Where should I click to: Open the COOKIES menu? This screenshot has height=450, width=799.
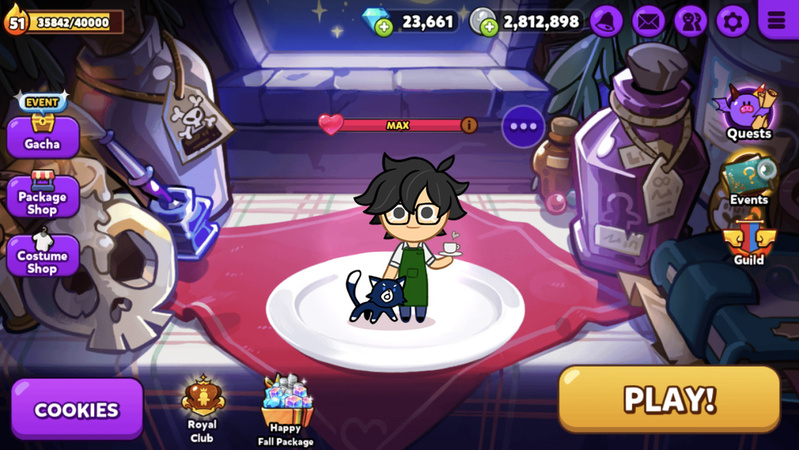77,409
